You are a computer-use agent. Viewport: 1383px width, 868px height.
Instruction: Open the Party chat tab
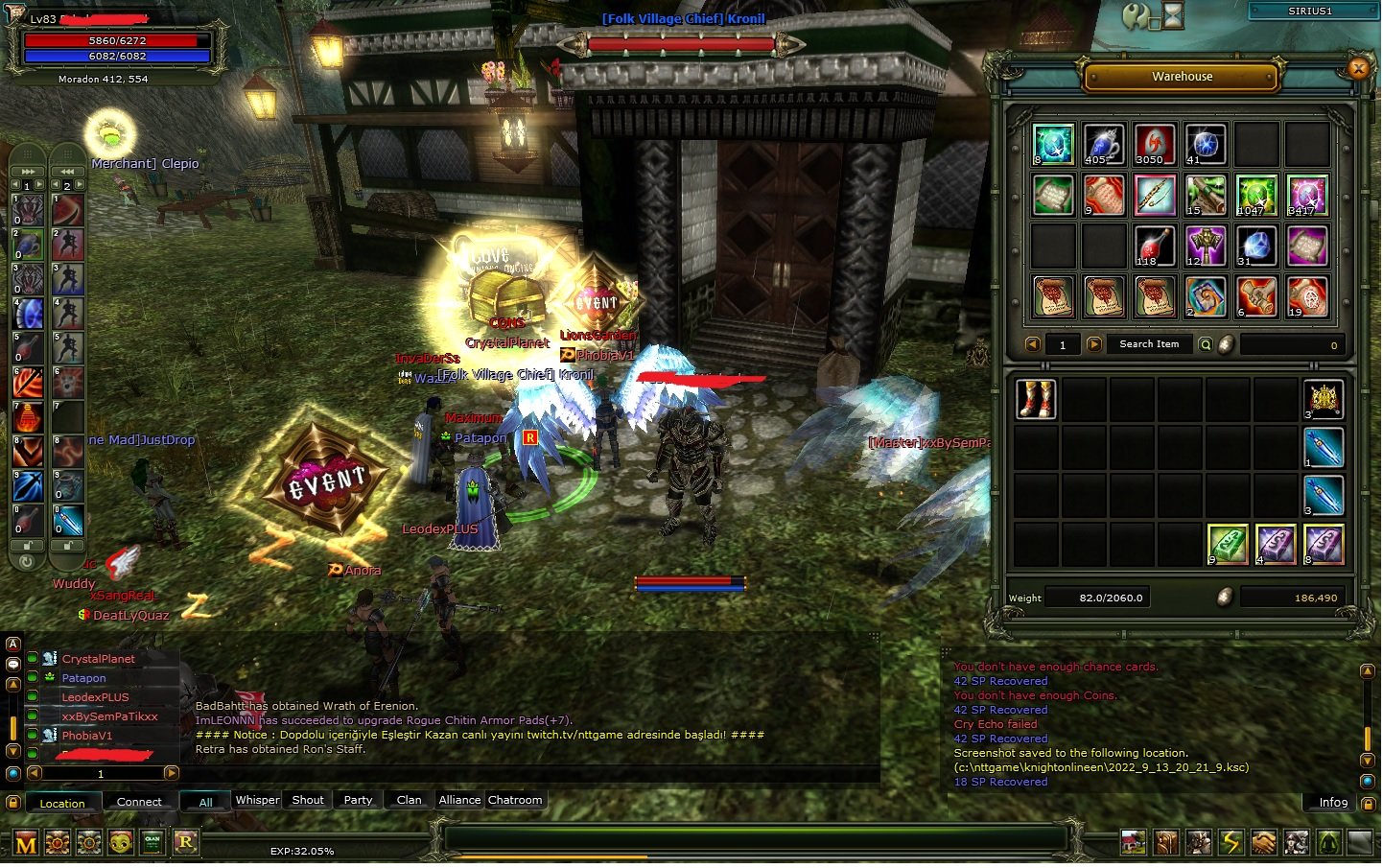click(x=358, y=801)
